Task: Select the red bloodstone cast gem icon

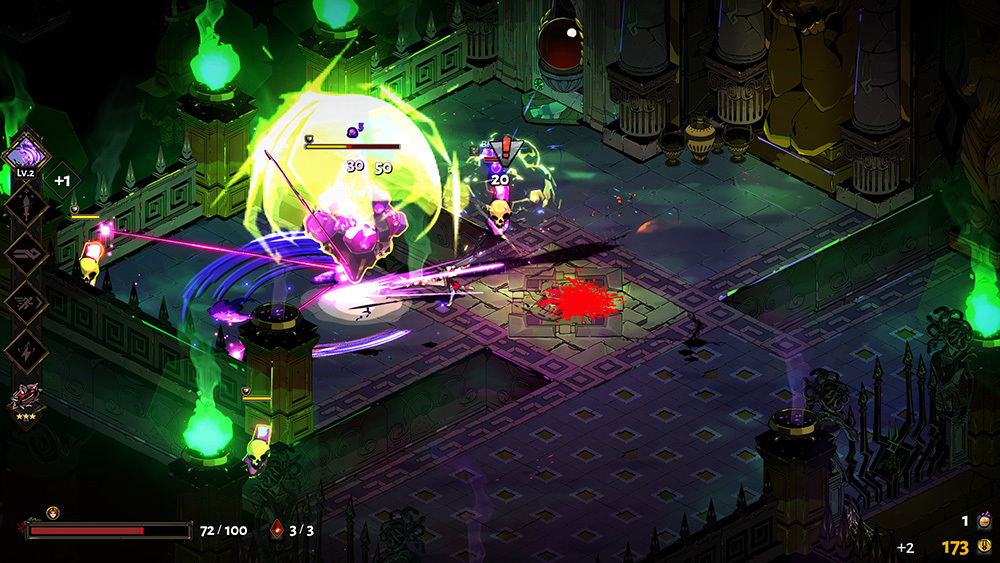Action: tap(276, 530)
